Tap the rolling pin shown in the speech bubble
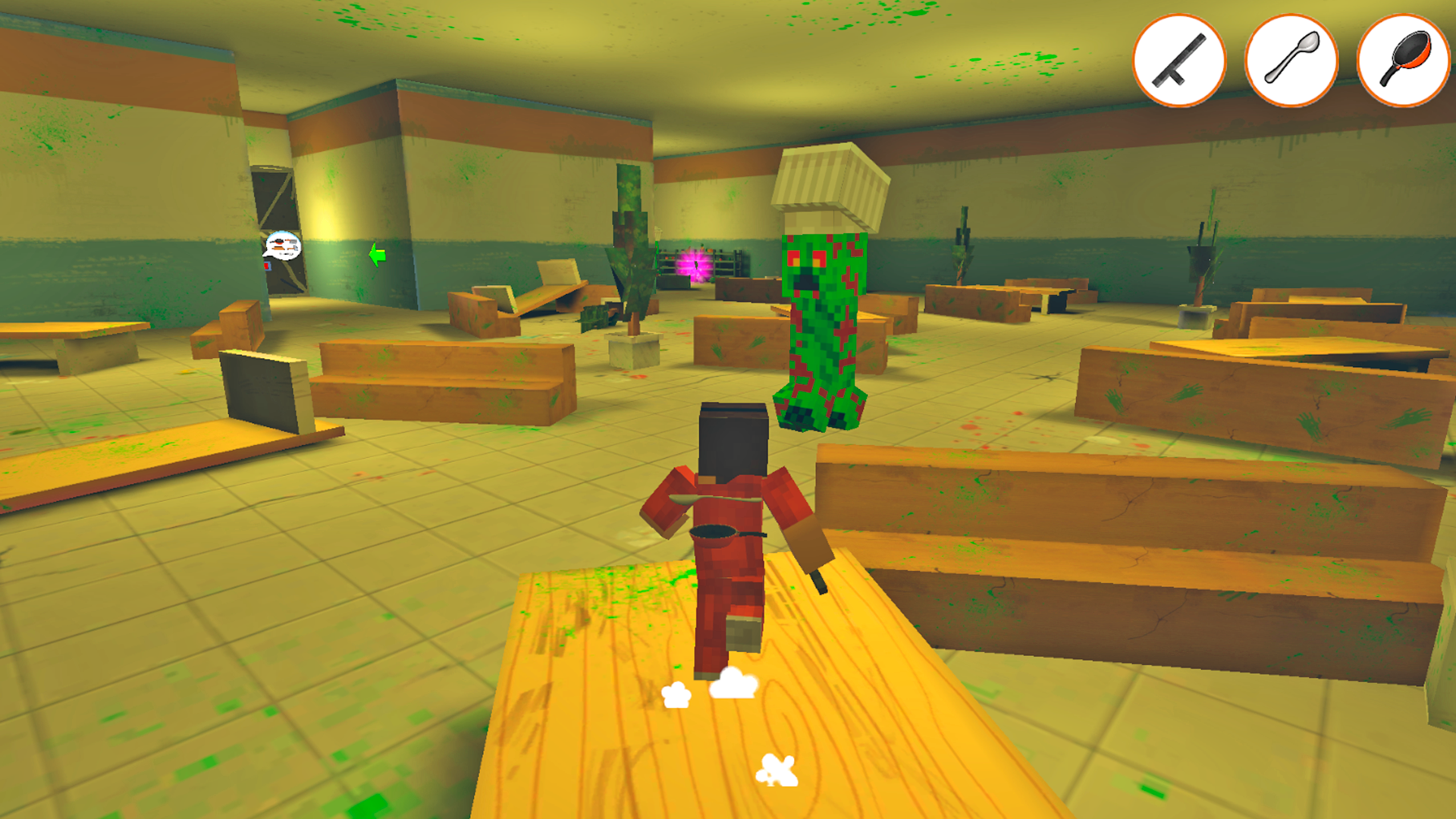This screenshot has width=1456, height=819. coord(278,249)
